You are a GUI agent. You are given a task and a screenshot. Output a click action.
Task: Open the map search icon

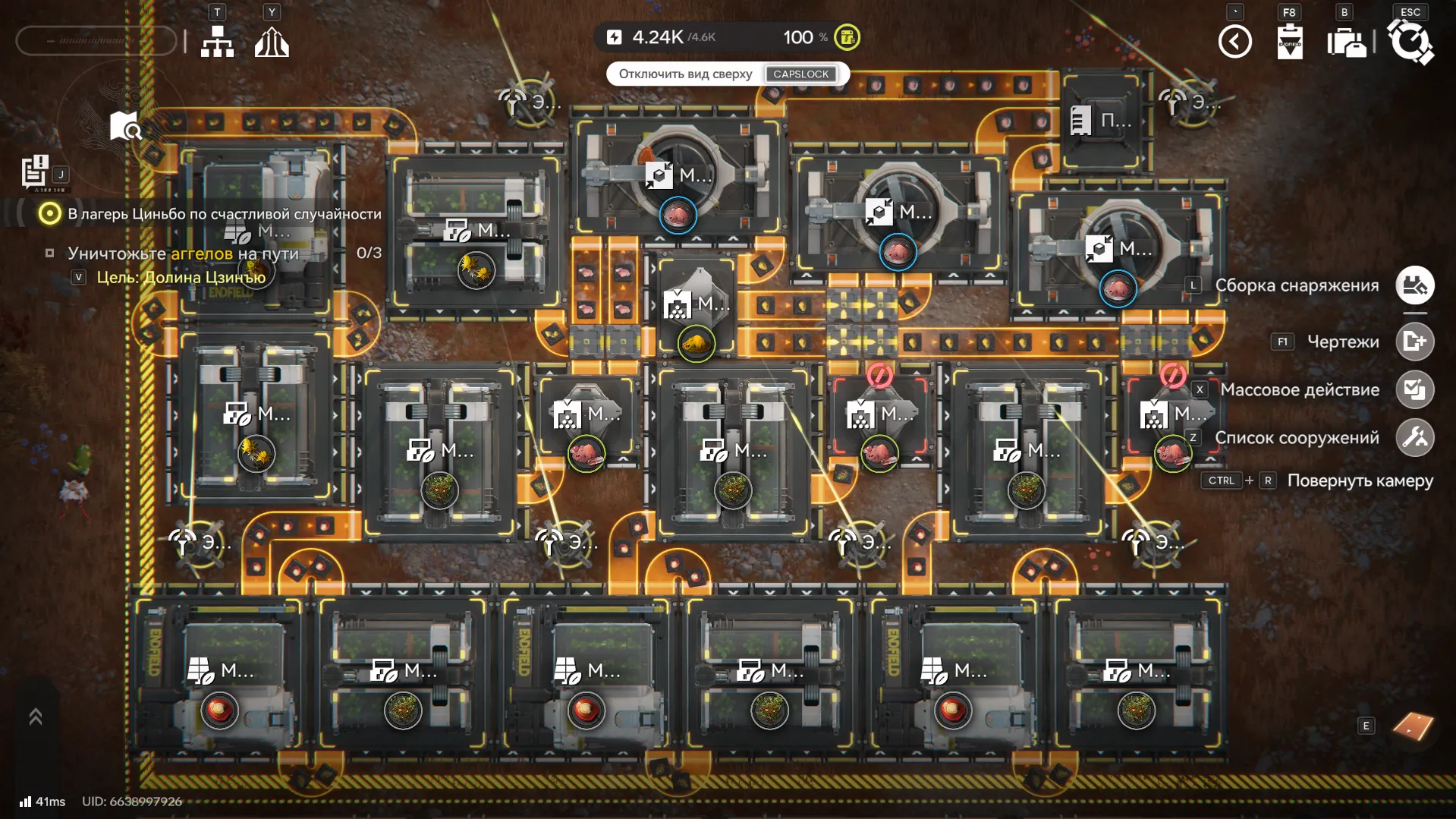coord(125,127)
